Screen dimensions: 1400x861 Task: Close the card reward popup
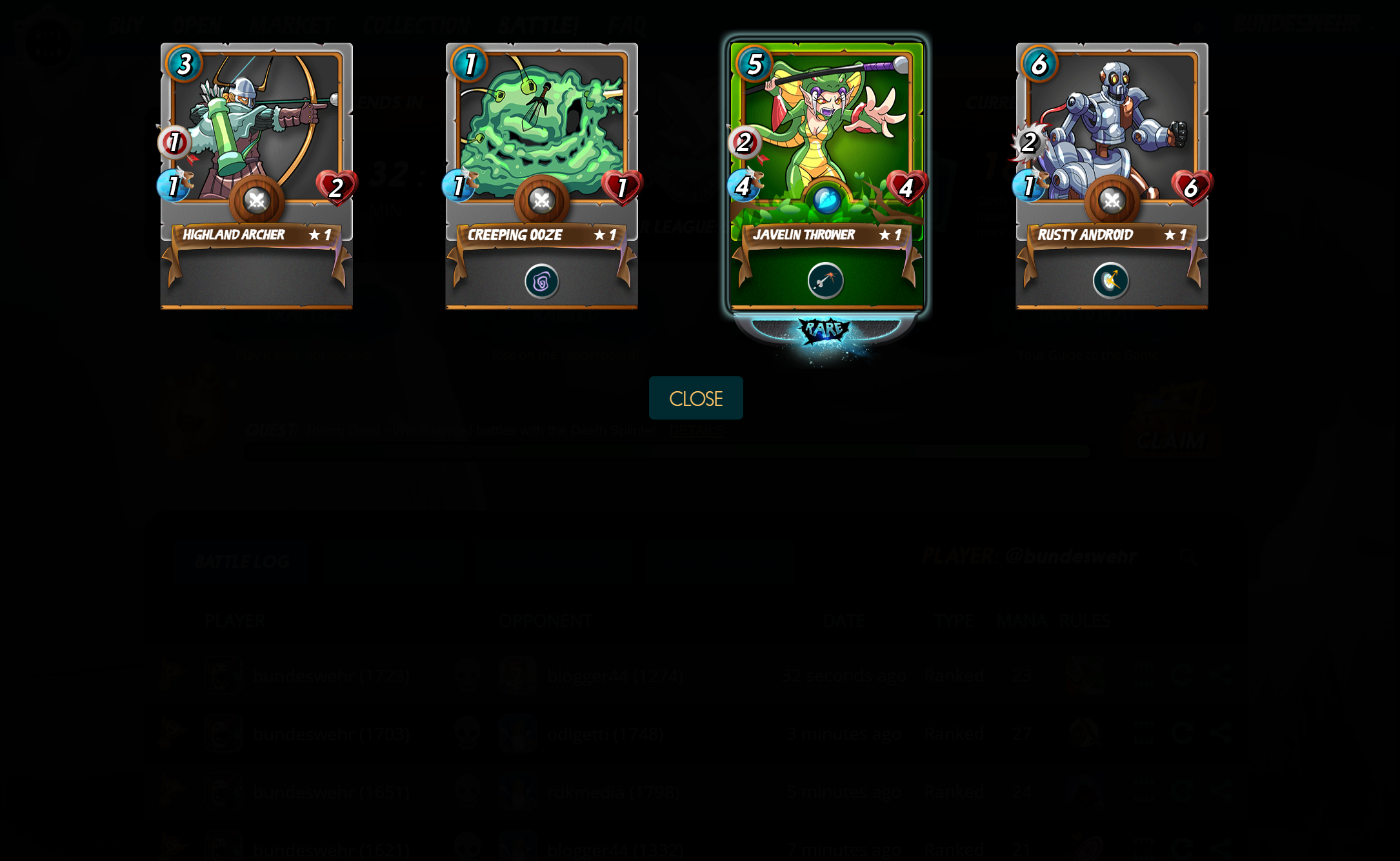coord(695,398)
